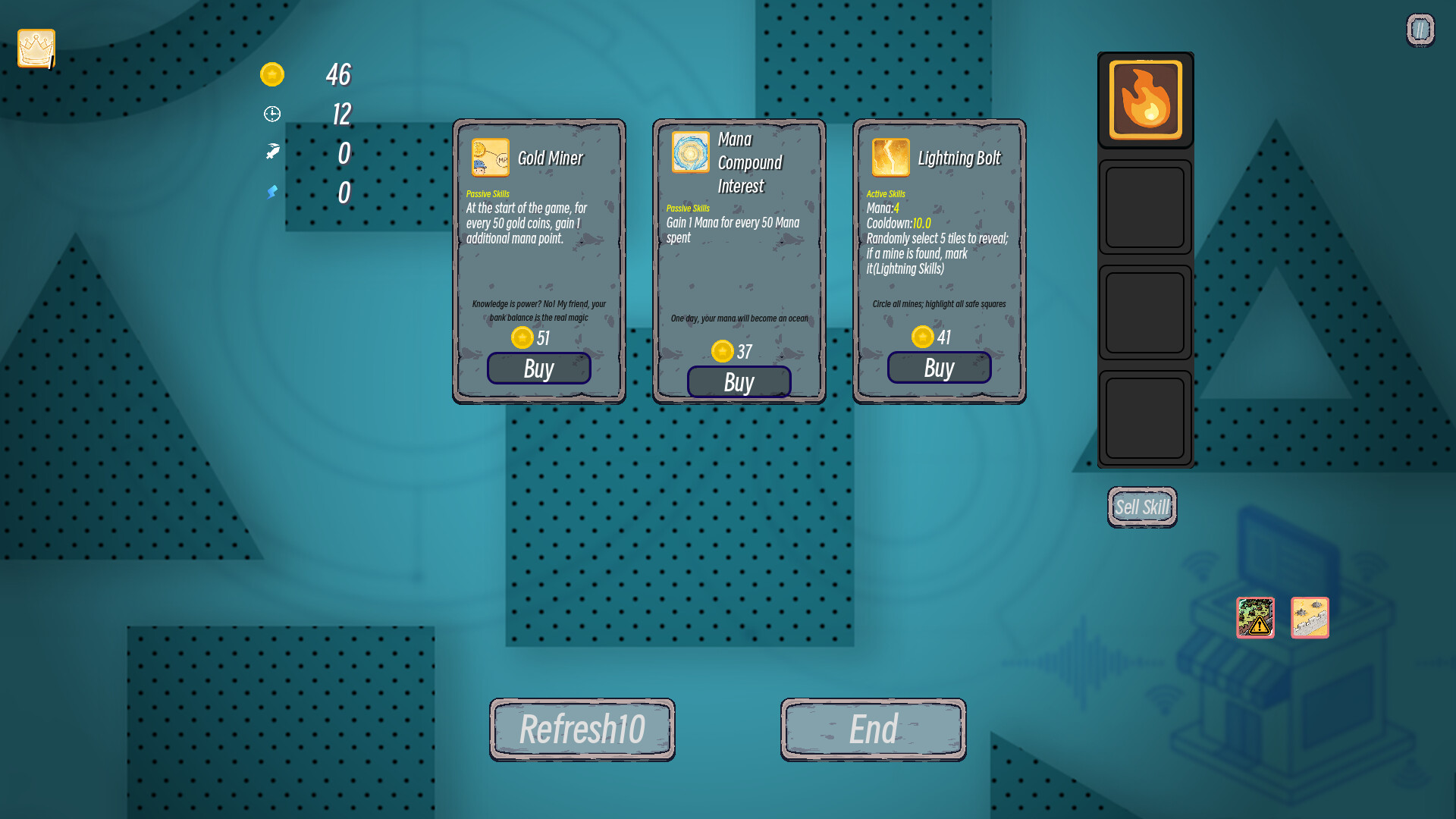Click the Sell Skill button
This screenshot has height=819, width=1456.
[1142, 507]
